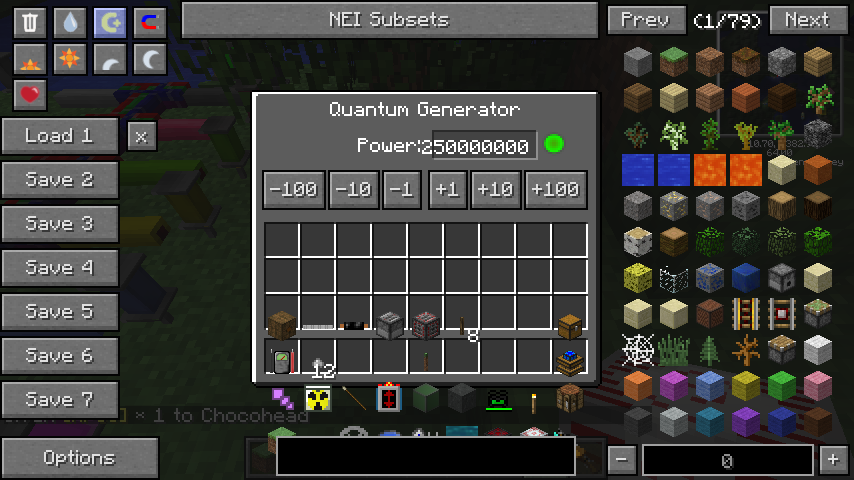Save inventory to slot Save 7
This screenshot has height=480, width=854.
click(59, 400)
